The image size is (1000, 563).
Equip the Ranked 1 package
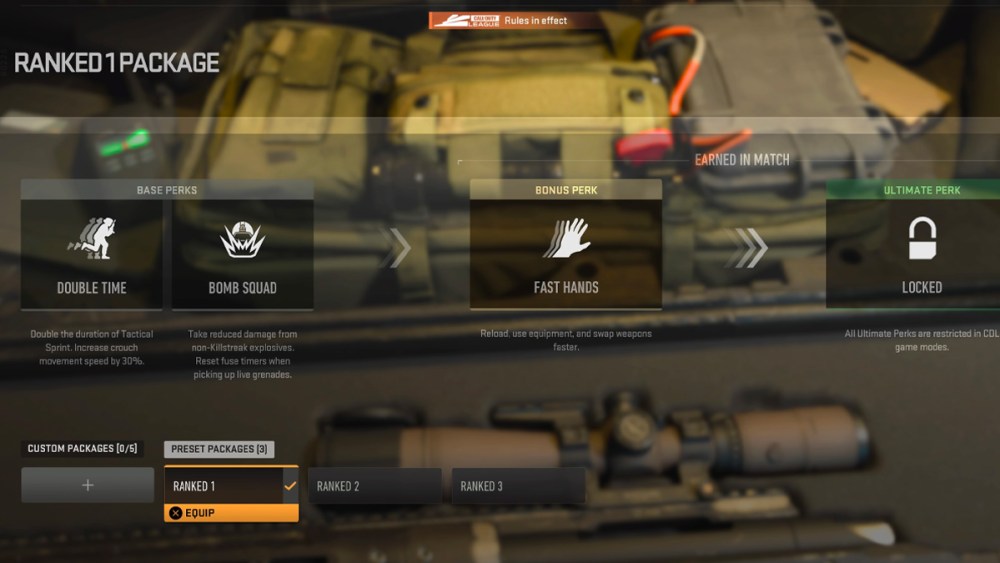231,513
